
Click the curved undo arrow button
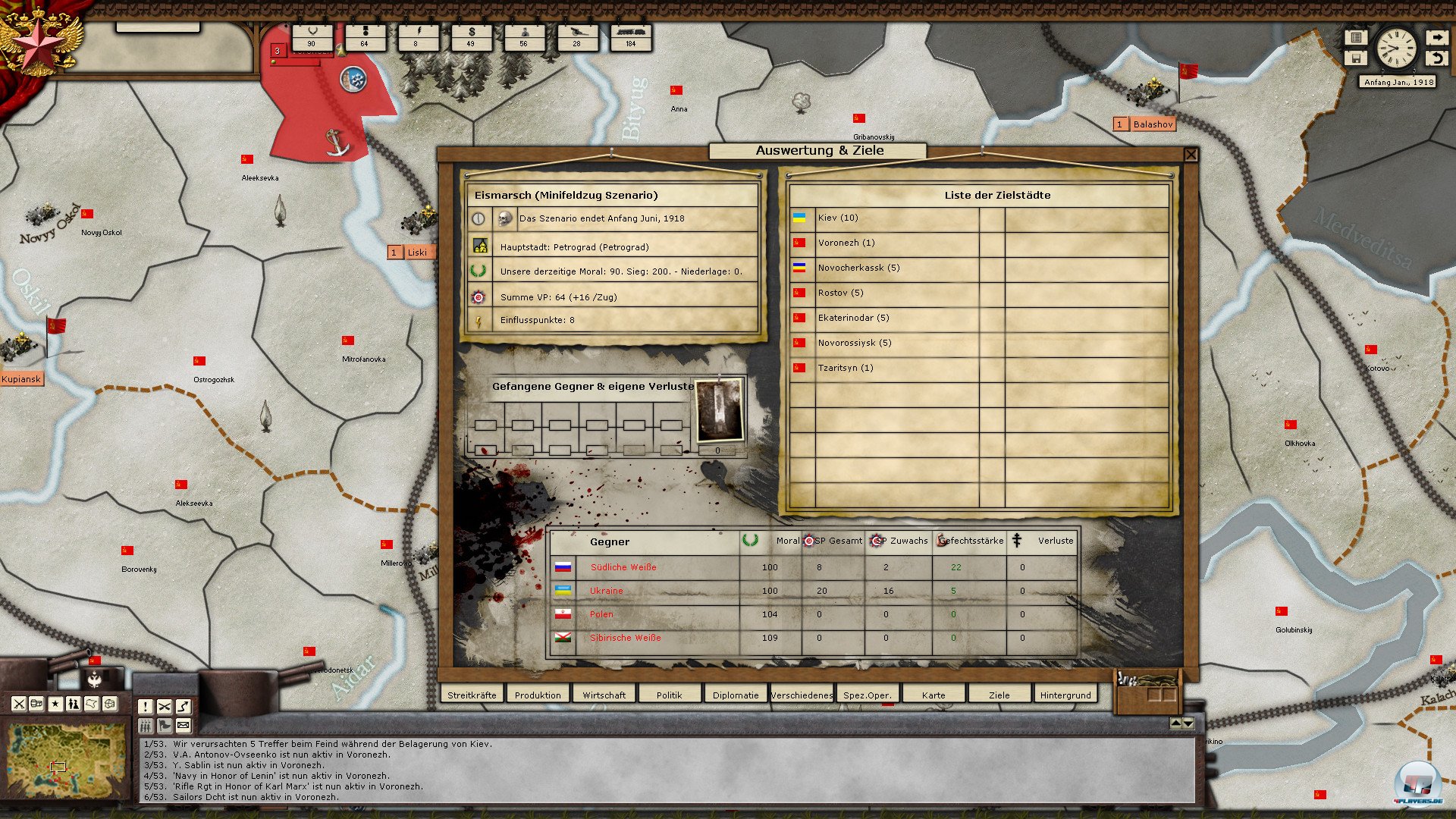[x=1436, y=58]
